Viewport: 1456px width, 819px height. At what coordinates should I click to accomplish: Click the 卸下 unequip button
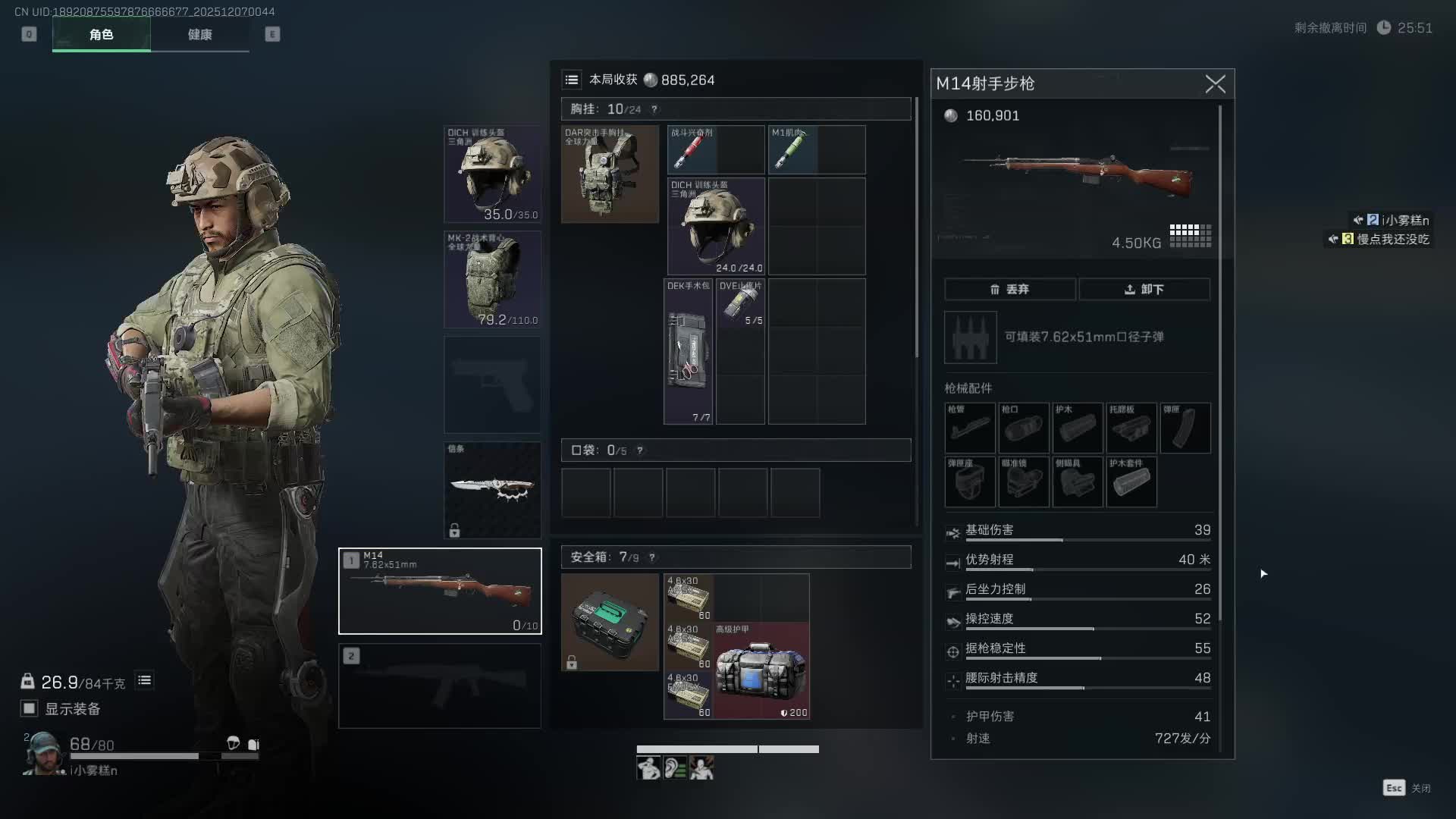click(1144, 289)
